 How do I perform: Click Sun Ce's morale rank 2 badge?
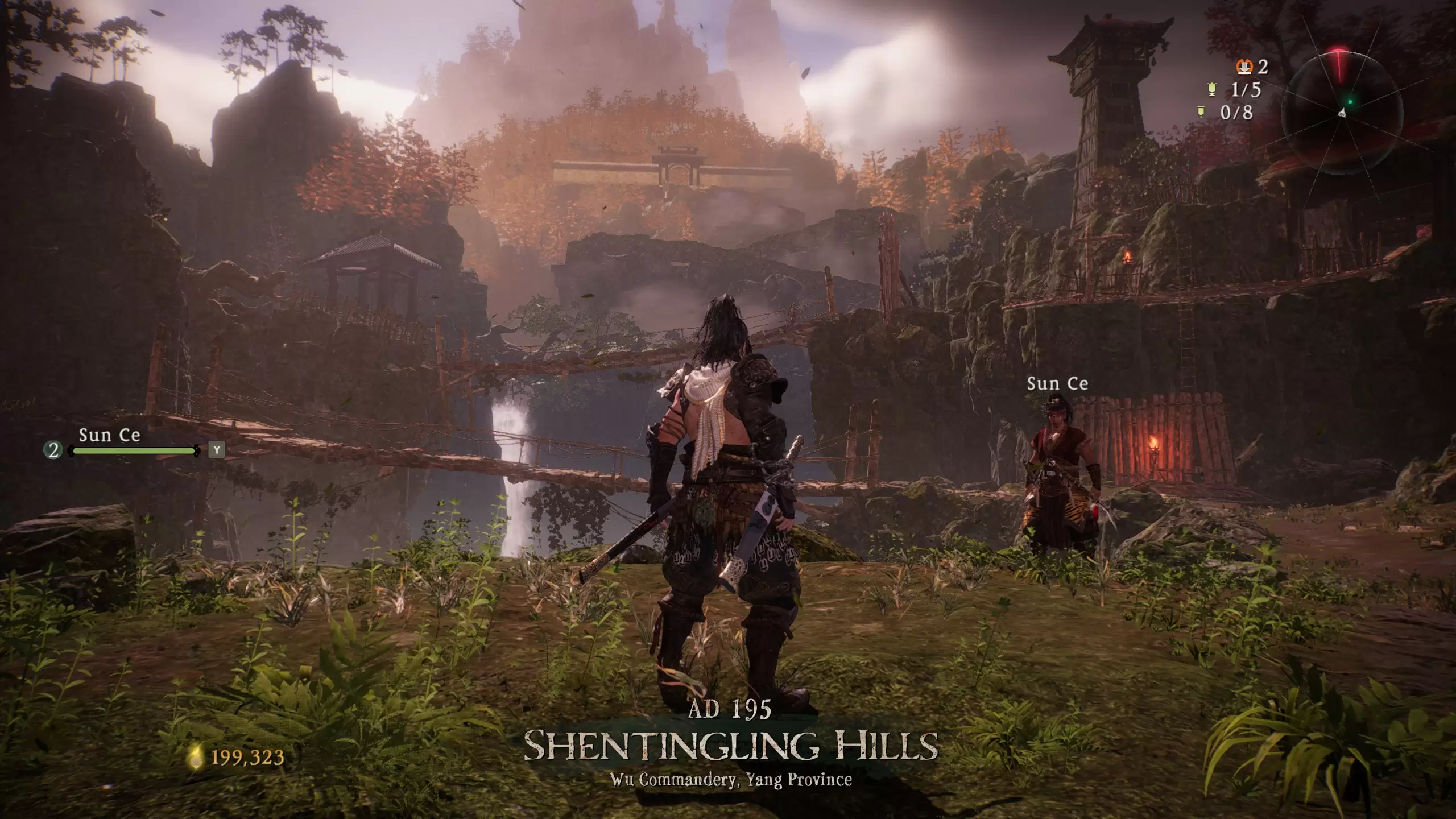(x=53, y=451)
